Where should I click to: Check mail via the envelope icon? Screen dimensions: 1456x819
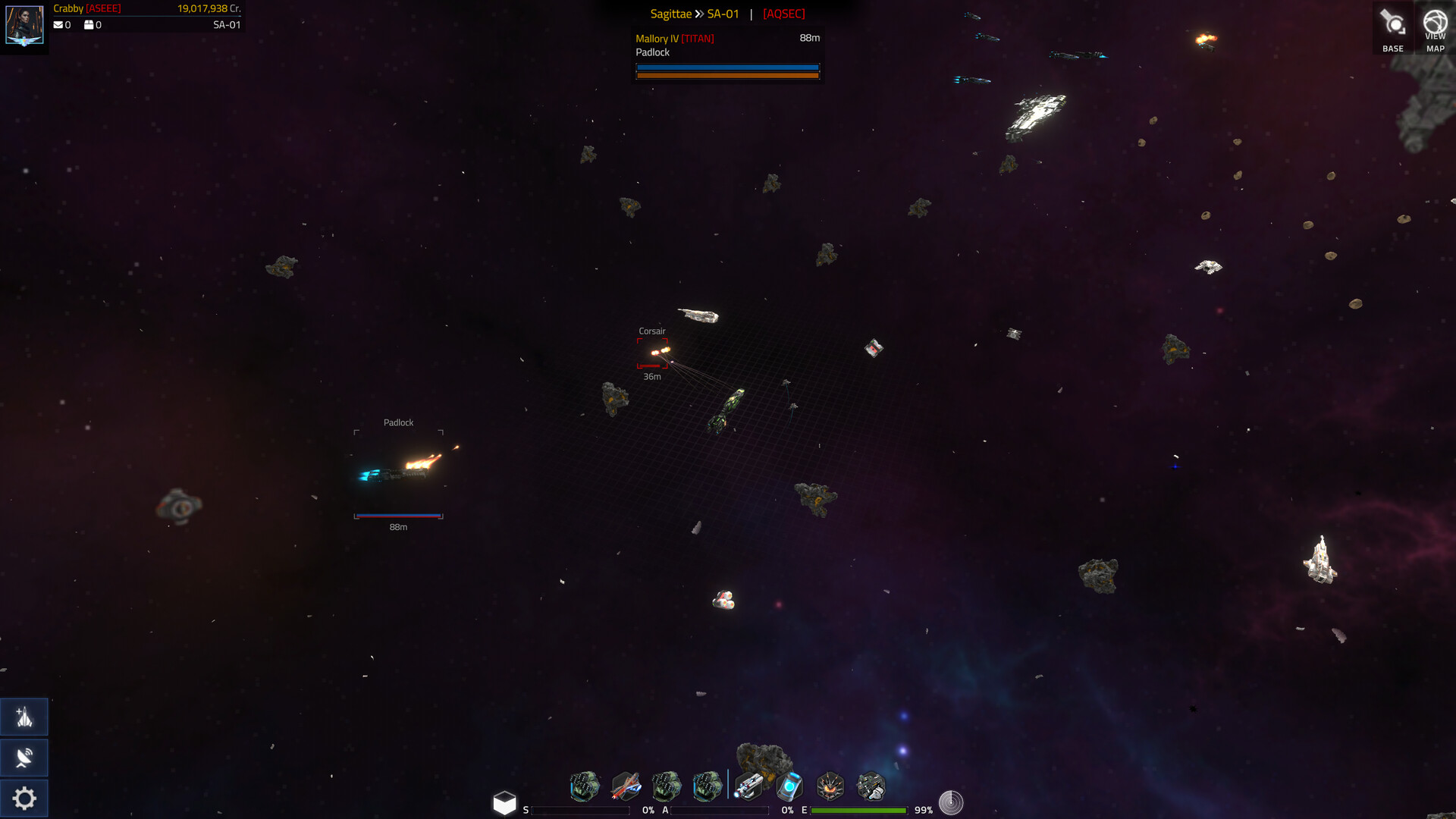tap(58, 24)
